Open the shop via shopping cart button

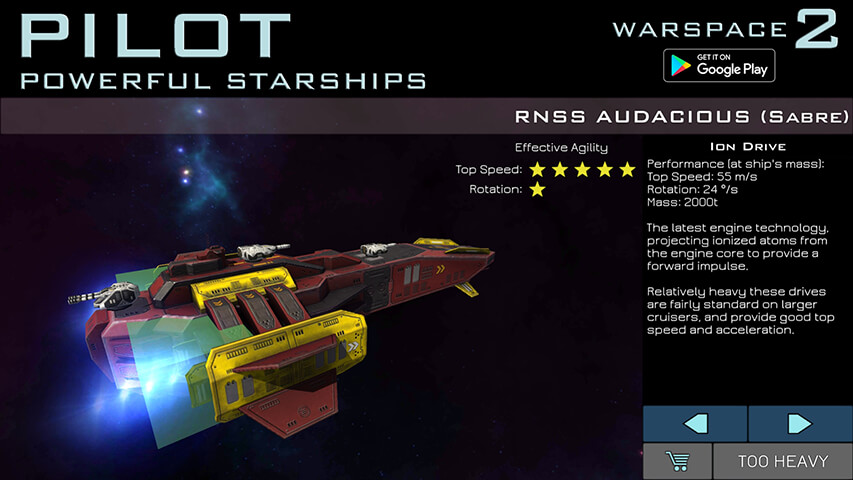tap(677, 461)
